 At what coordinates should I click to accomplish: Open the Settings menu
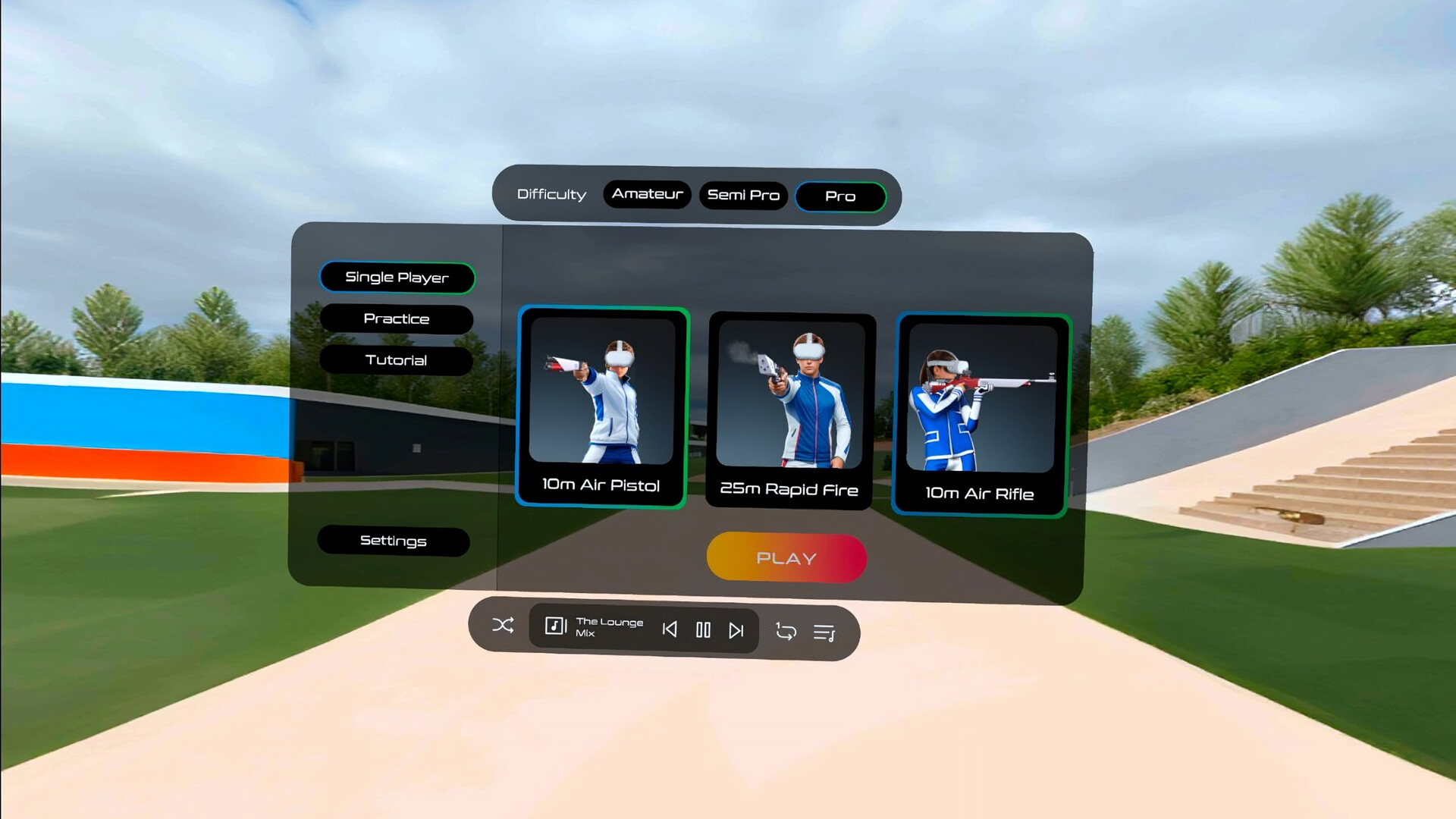click(x=394, y=541)
